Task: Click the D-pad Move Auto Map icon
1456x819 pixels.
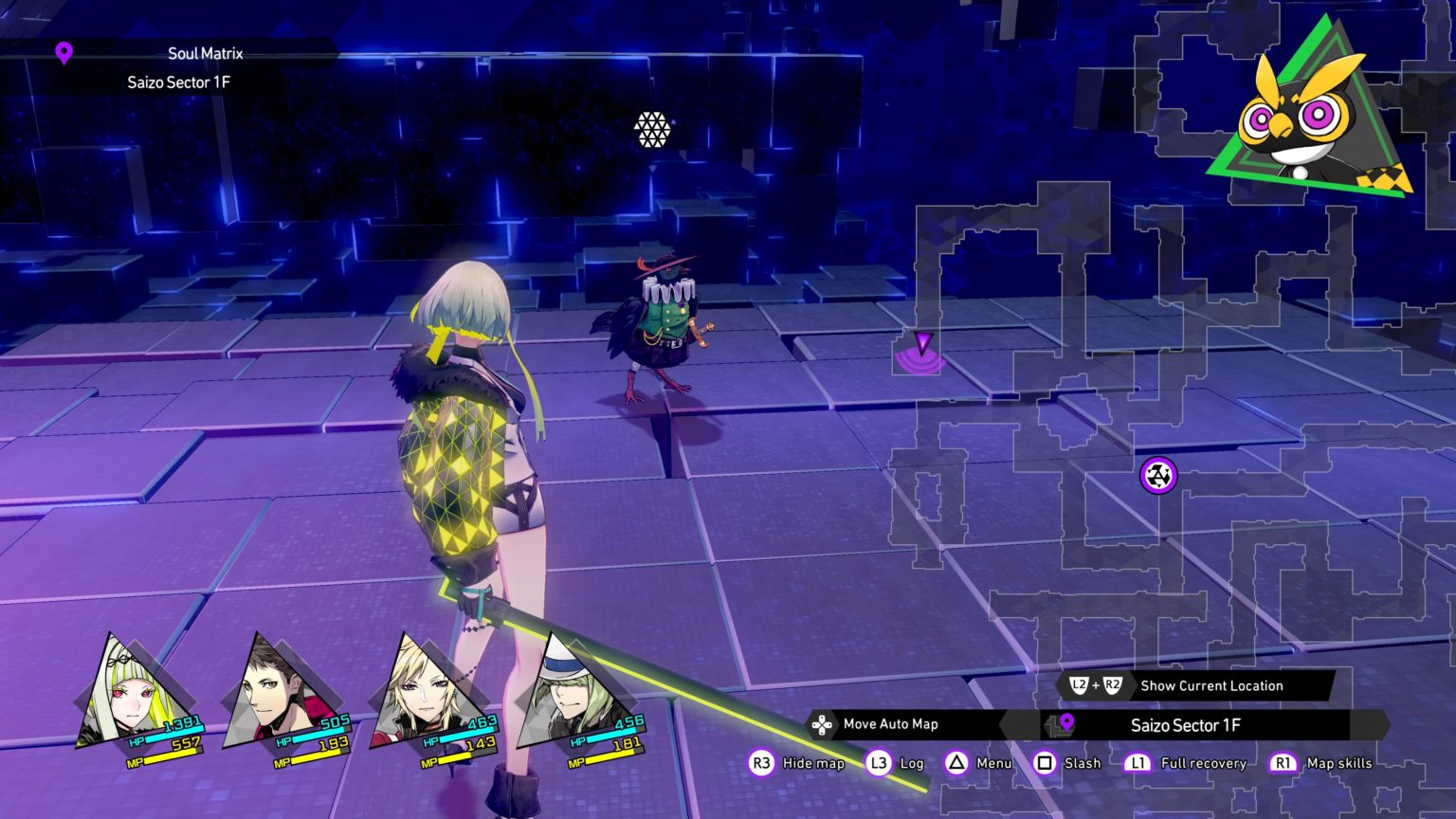Action: (821, 724)
